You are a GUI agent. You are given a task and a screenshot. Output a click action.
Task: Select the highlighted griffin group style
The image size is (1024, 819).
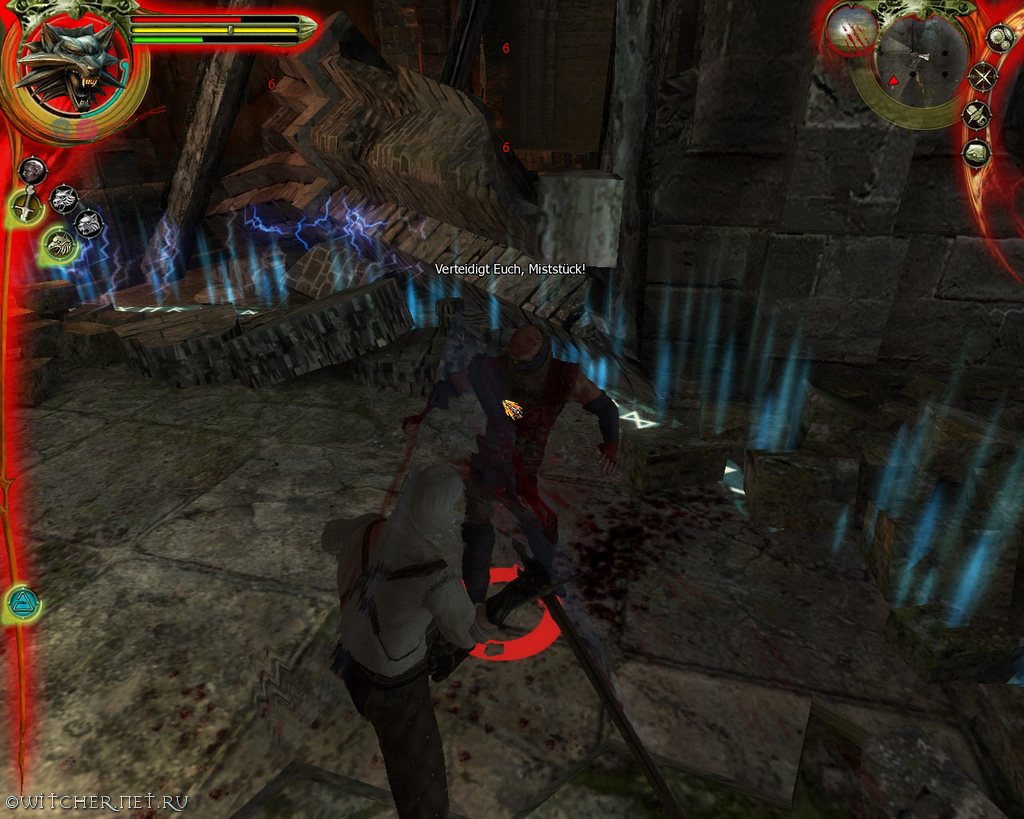(x=60, y=243)
